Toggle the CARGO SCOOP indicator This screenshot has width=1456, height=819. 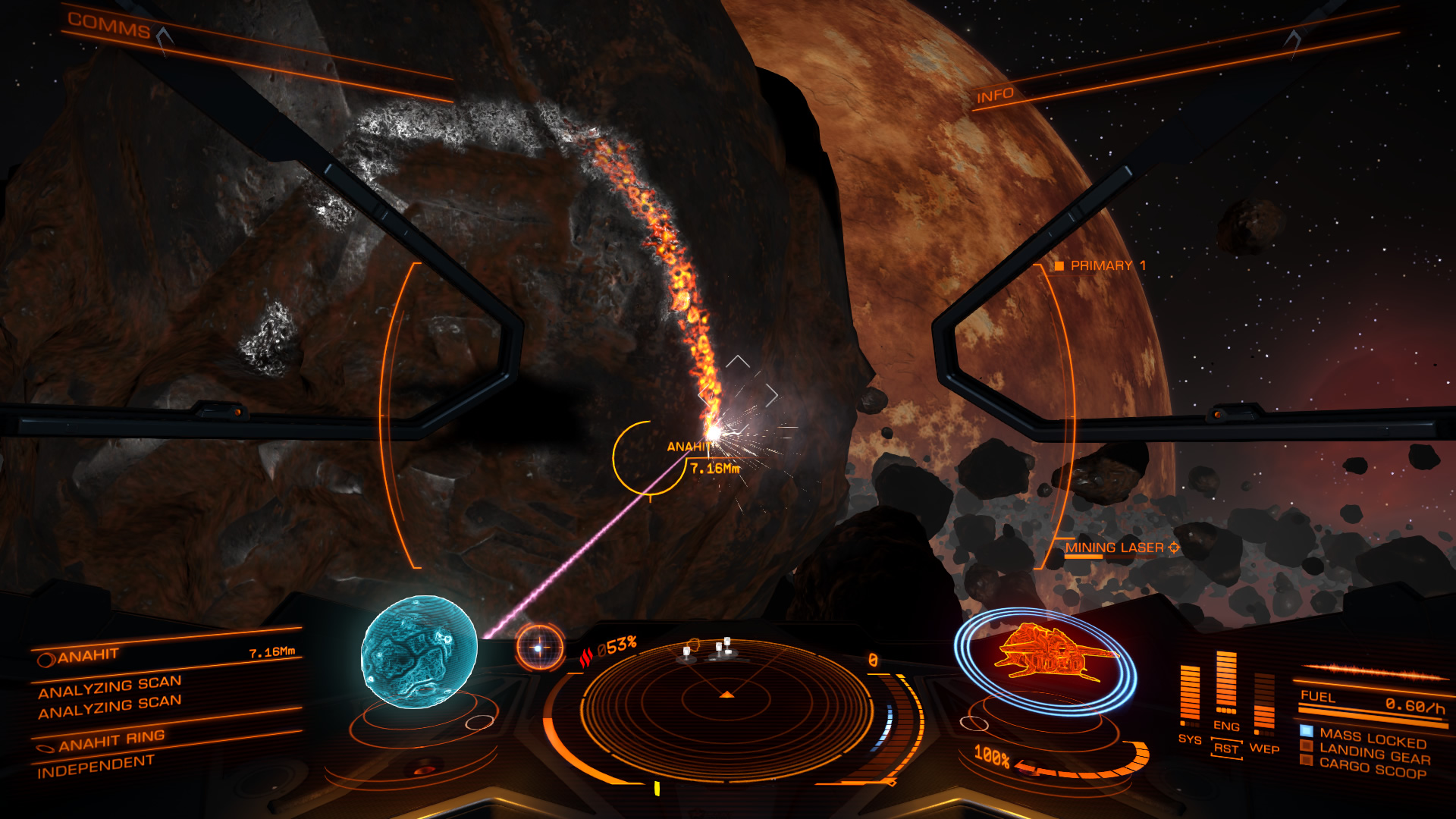click(x=1306, y=758)
